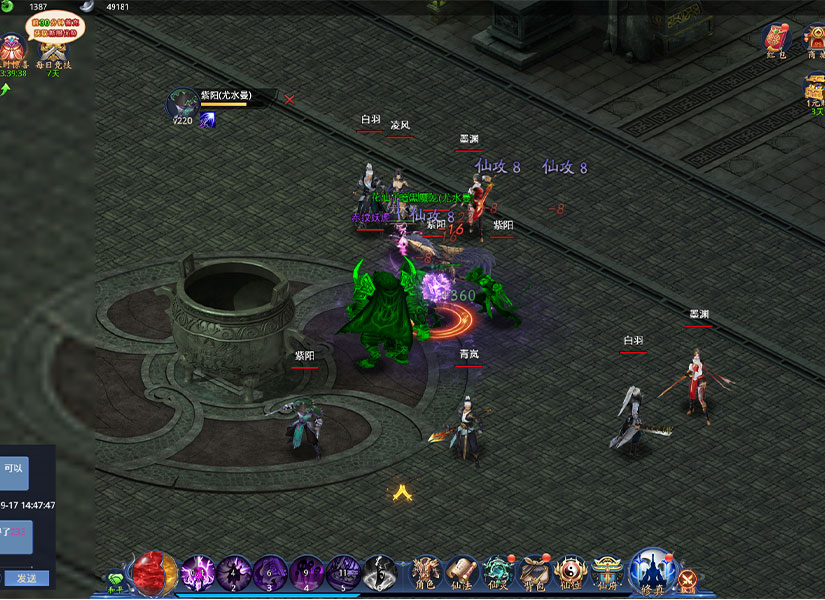Viewport: 825px width, 600px height.
Task: Open the 背包 backpack
Action: 534,573
